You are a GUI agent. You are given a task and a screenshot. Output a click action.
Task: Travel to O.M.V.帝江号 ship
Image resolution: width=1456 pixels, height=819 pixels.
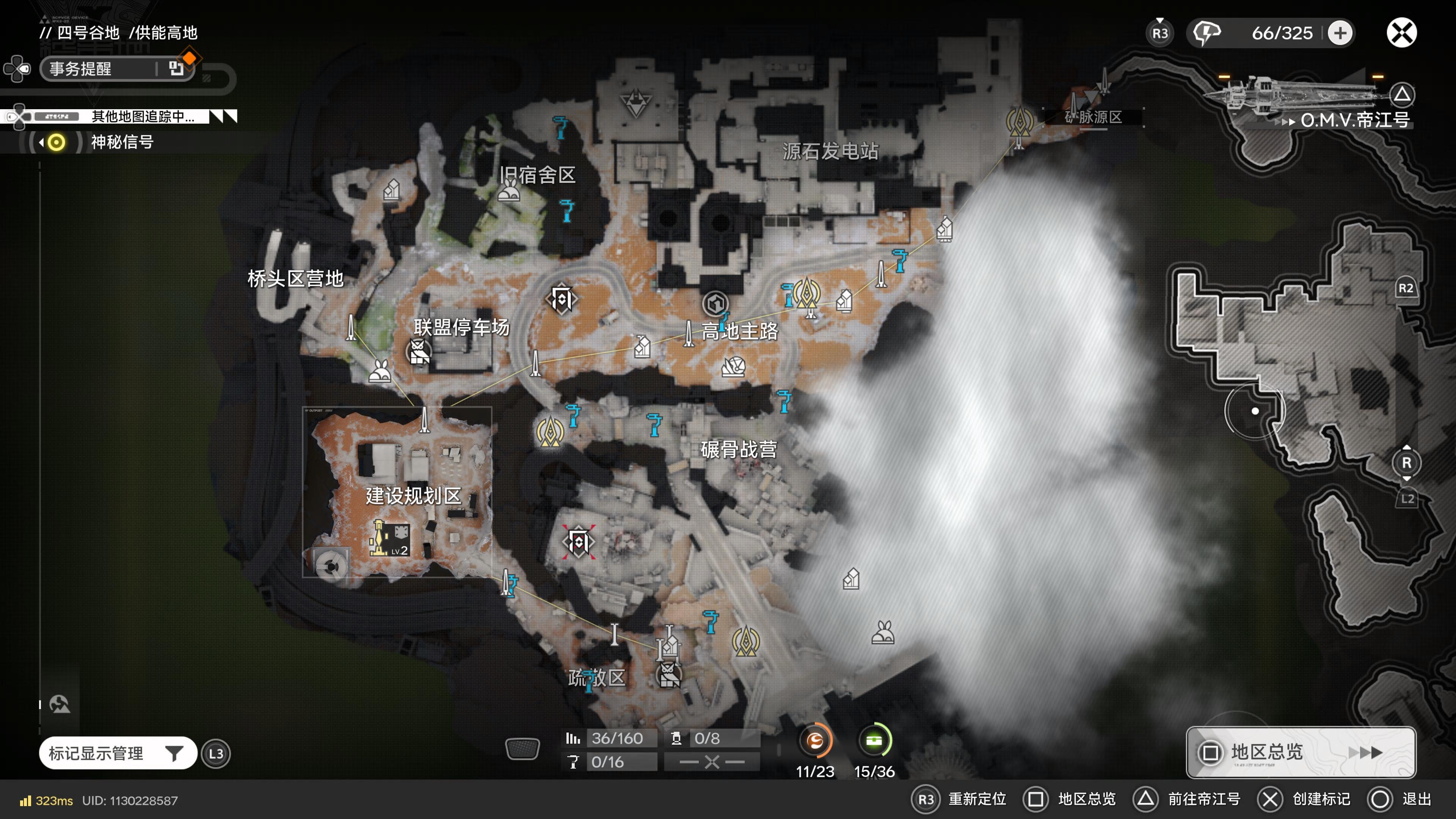pos(1354,120)
